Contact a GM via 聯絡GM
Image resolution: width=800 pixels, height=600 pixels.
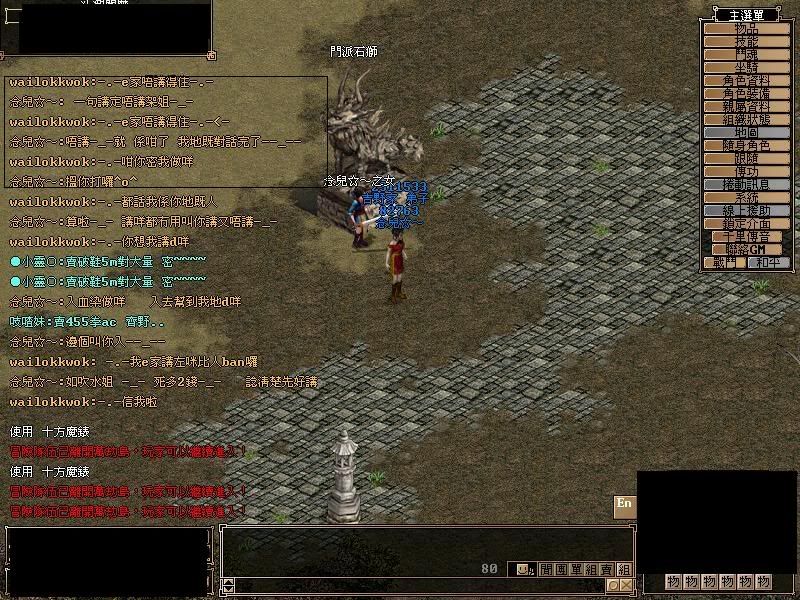pyautogui.click(x=747, y=249)
